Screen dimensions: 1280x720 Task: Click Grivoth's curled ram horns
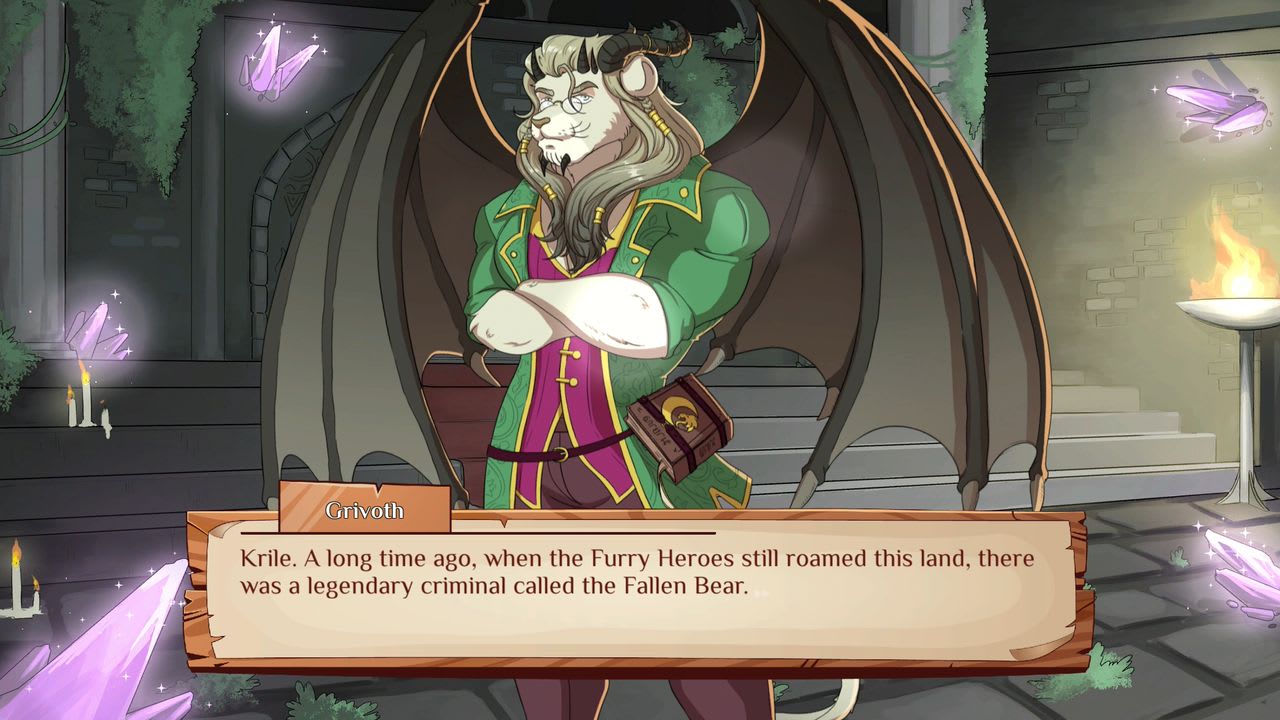coord(625,50)
